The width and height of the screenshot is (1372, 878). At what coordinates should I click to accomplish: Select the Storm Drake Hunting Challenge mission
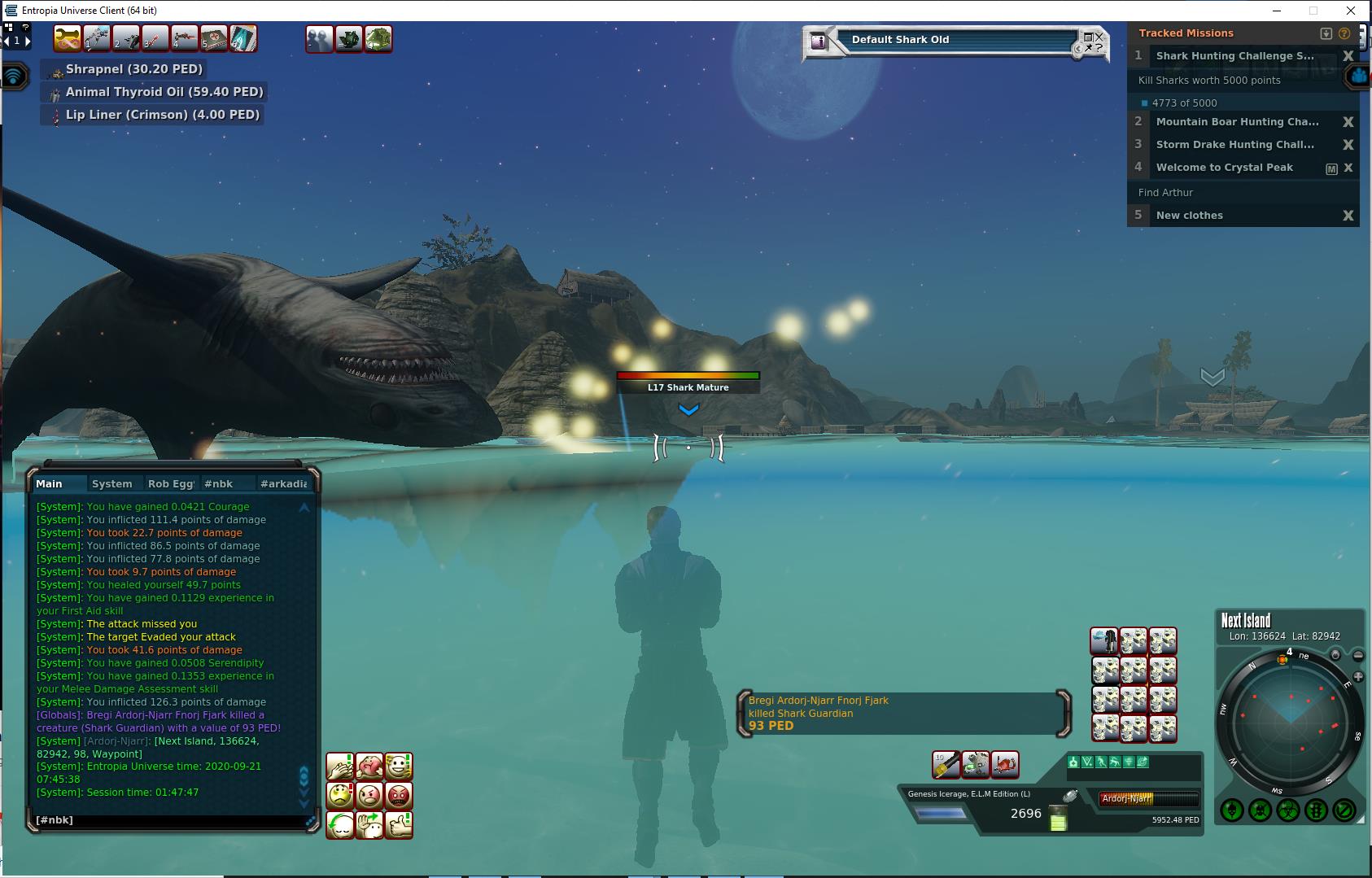tap(1234, 145)
